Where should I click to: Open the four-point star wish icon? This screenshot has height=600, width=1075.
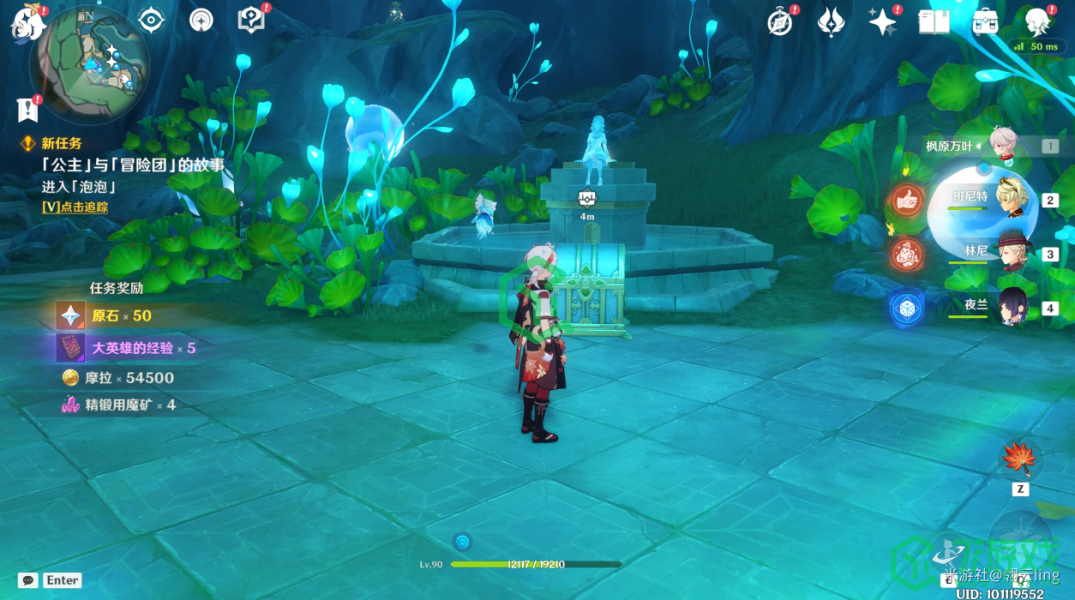click(882, 21)
